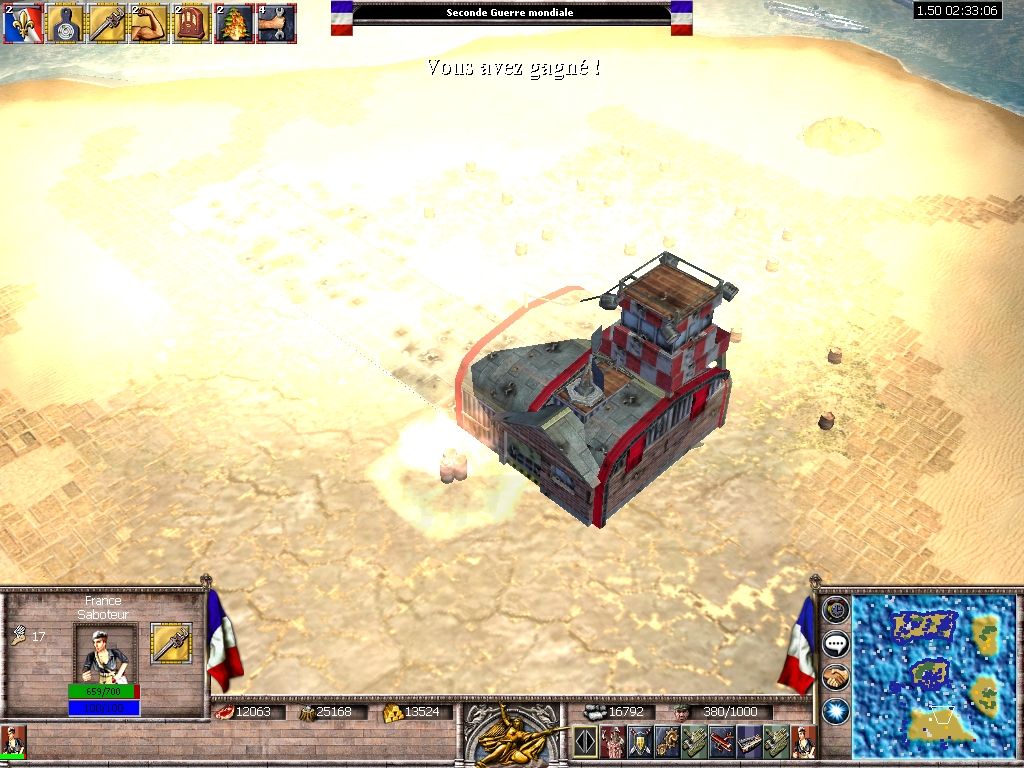Activate the Saboteur's wrench ability in unit panel
The image size is (1024, 768).
tap(170, 643)
